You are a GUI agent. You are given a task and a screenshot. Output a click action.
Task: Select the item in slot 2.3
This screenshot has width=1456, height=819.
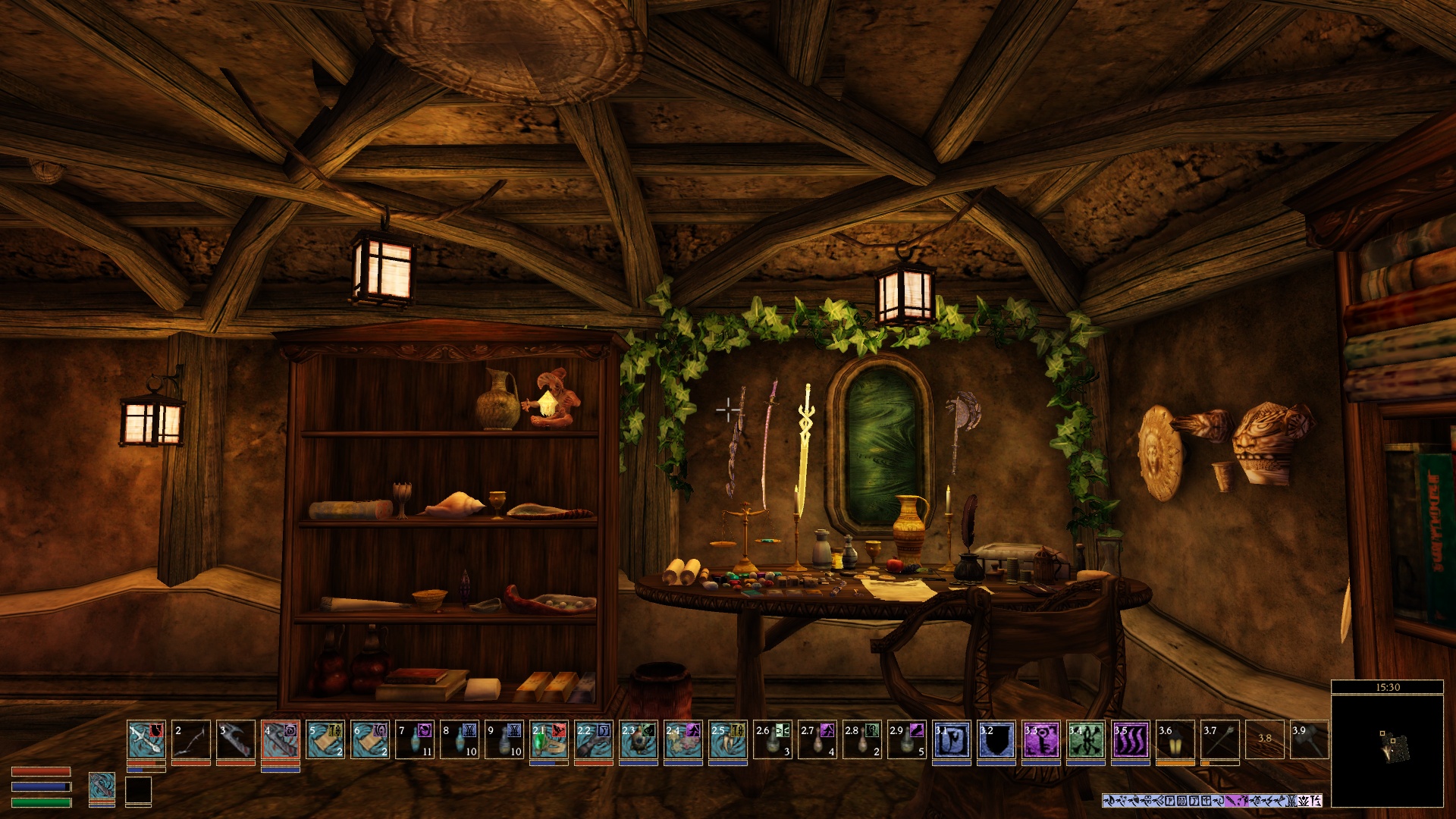(638, 739)
